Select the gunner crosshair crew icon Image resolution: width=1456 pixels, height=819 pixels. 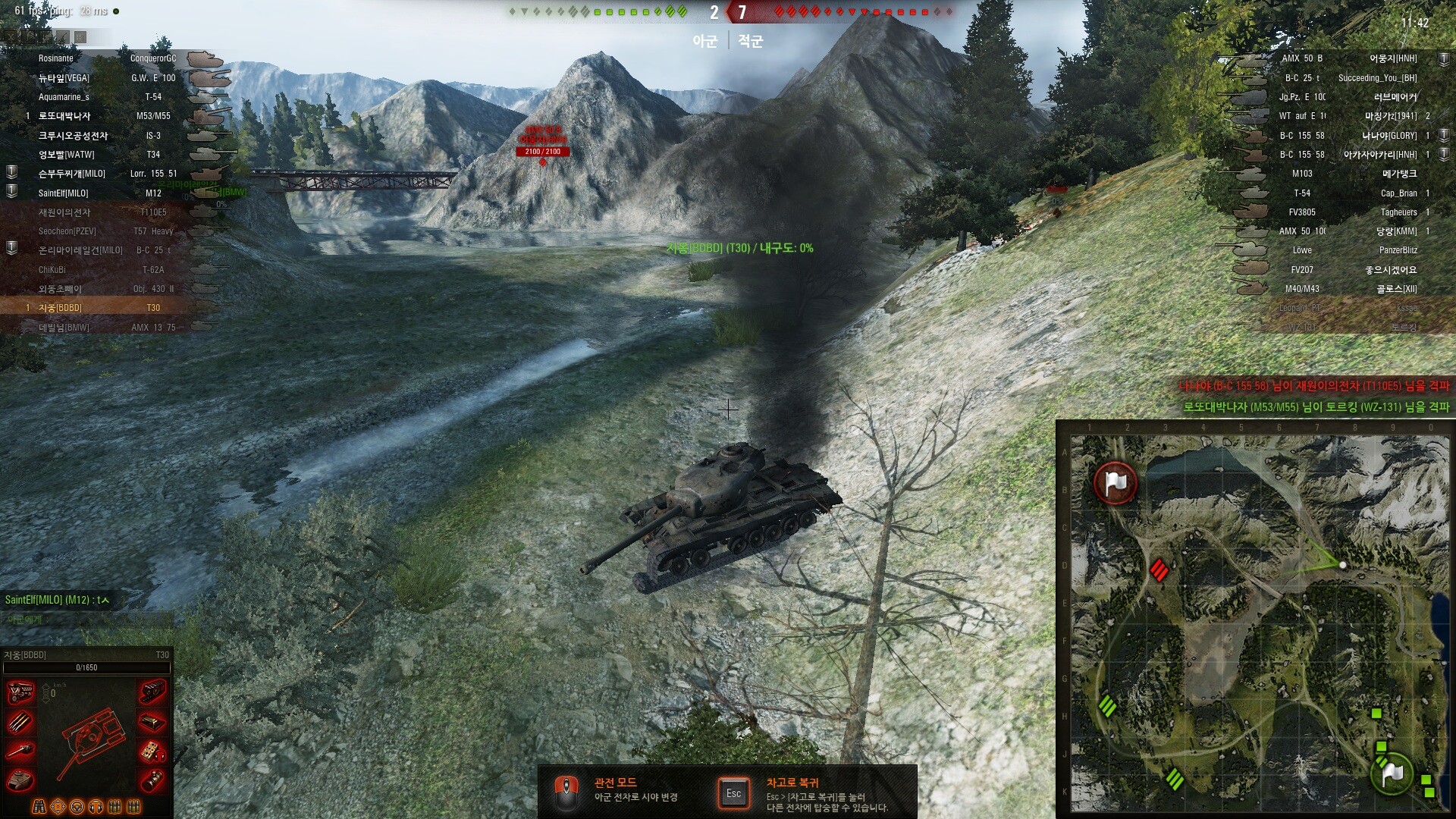pyautogui.click(x=58, y=806)
